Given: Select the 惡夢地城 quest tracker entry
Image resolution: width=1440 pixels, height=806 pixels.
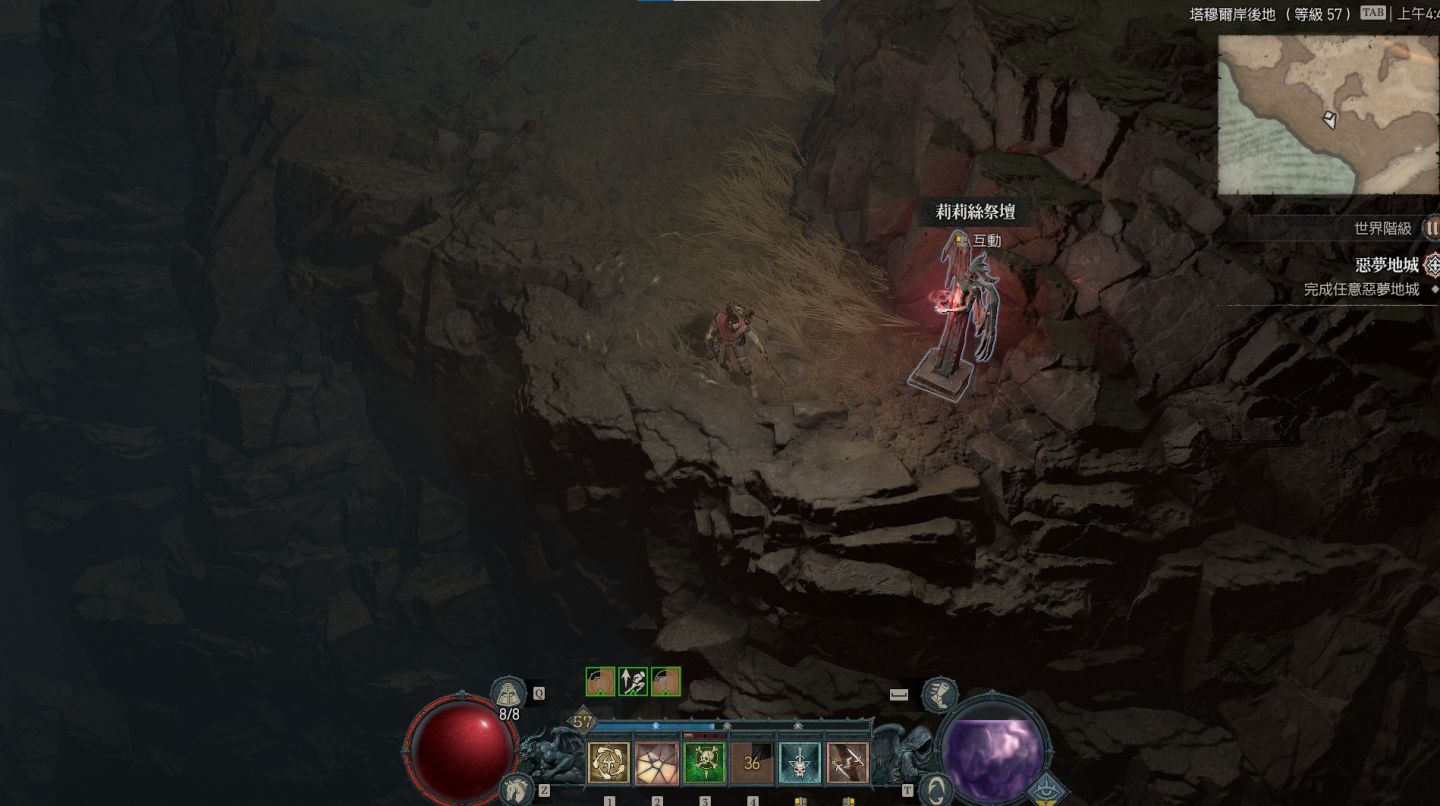Looking at the screenshot, I should click(1386, 265).
